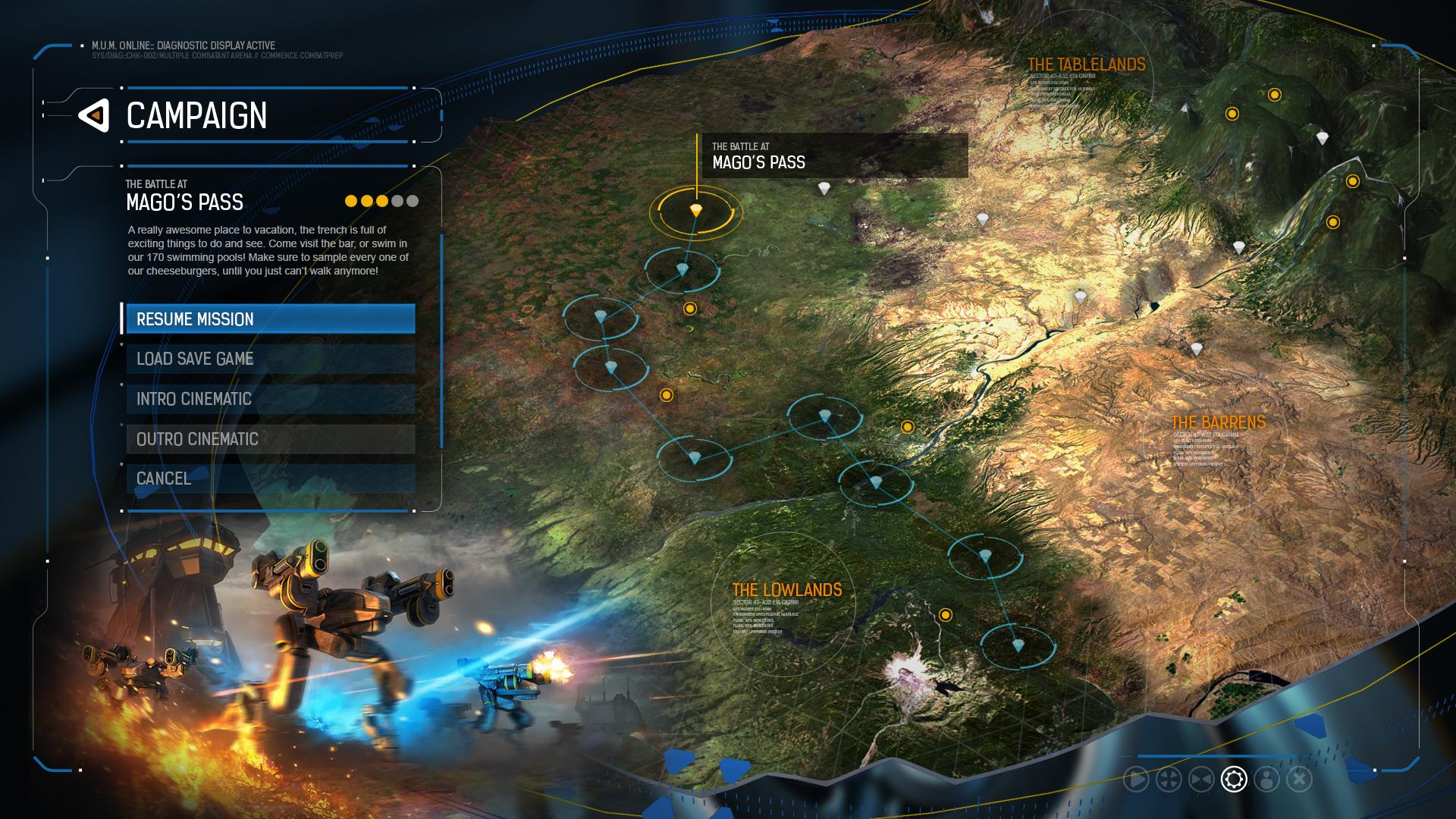
Task: Cancel the mission selection
Action: [x=270, y=479]
